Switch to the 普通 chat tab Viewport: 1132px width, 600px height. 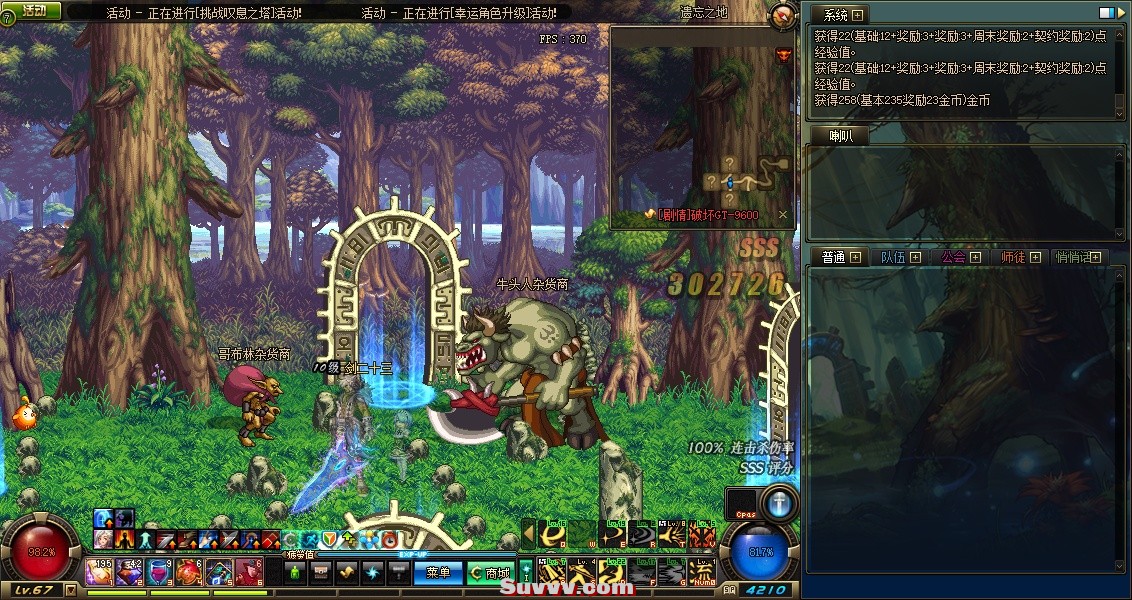click(834, 257)
